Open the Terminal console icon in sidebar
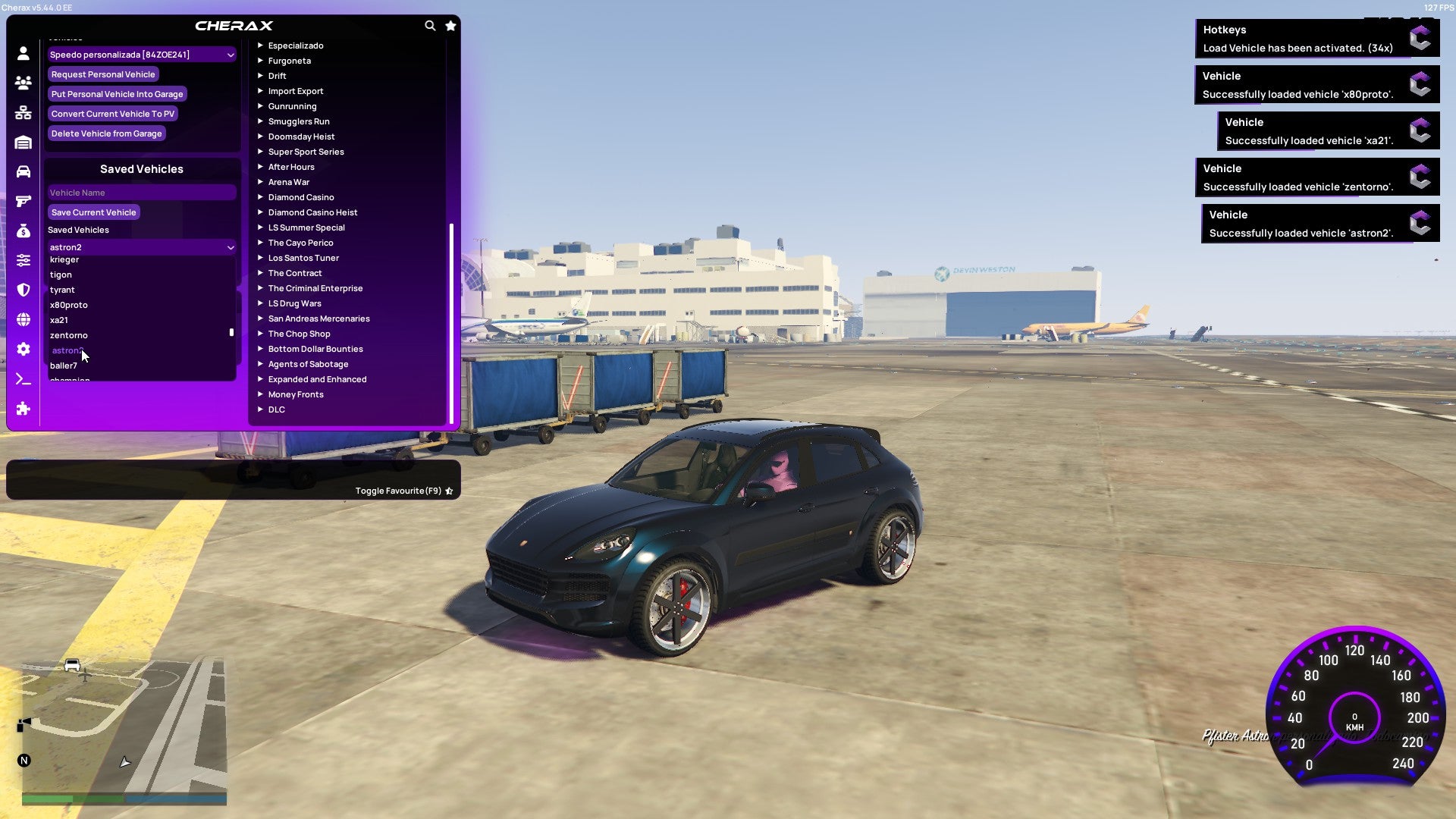The width and height of the screenshot is (1456, 819). (x=23, y=378)
